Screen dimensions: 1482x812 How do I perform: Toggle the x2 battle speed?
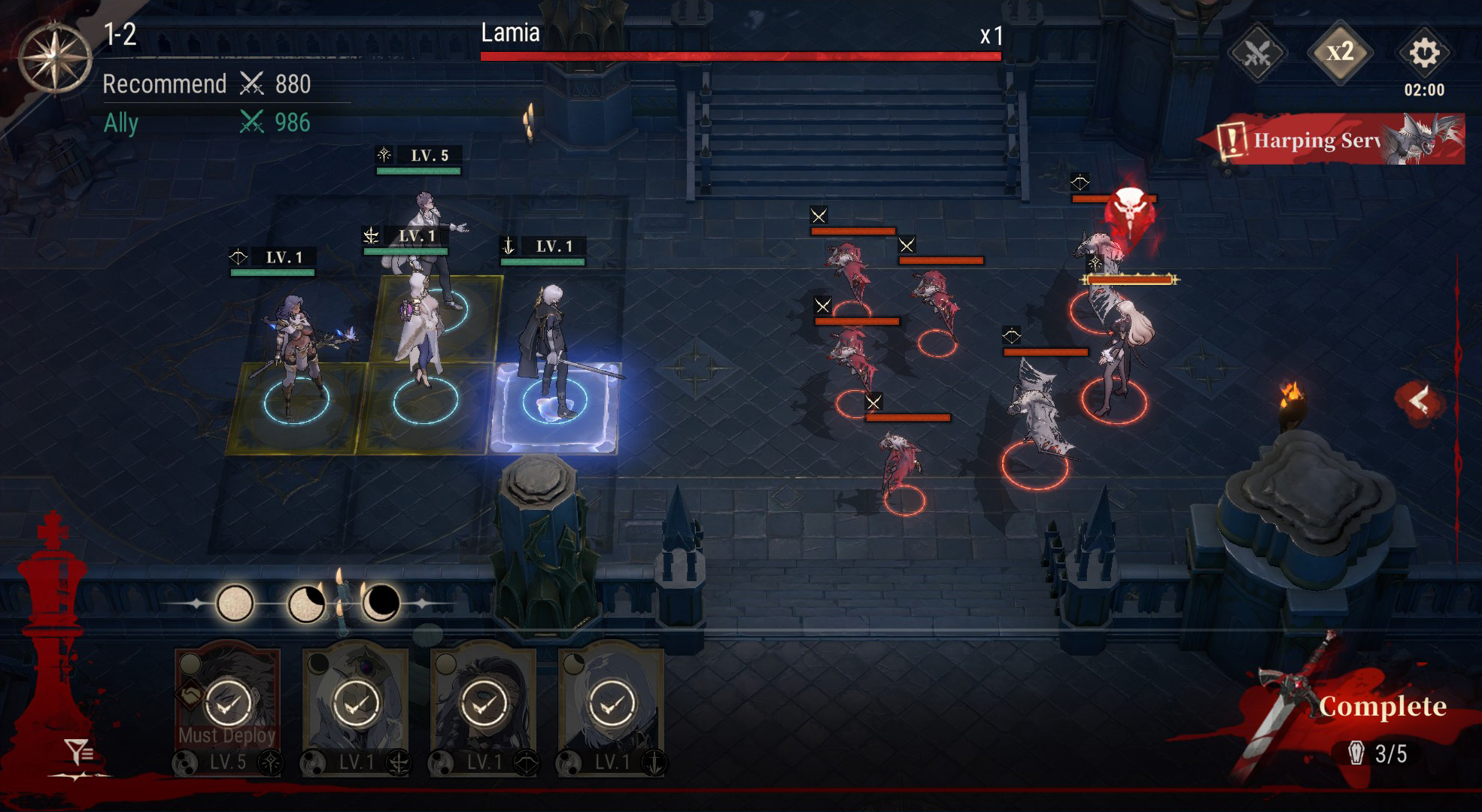click(x=1340, y=52)
